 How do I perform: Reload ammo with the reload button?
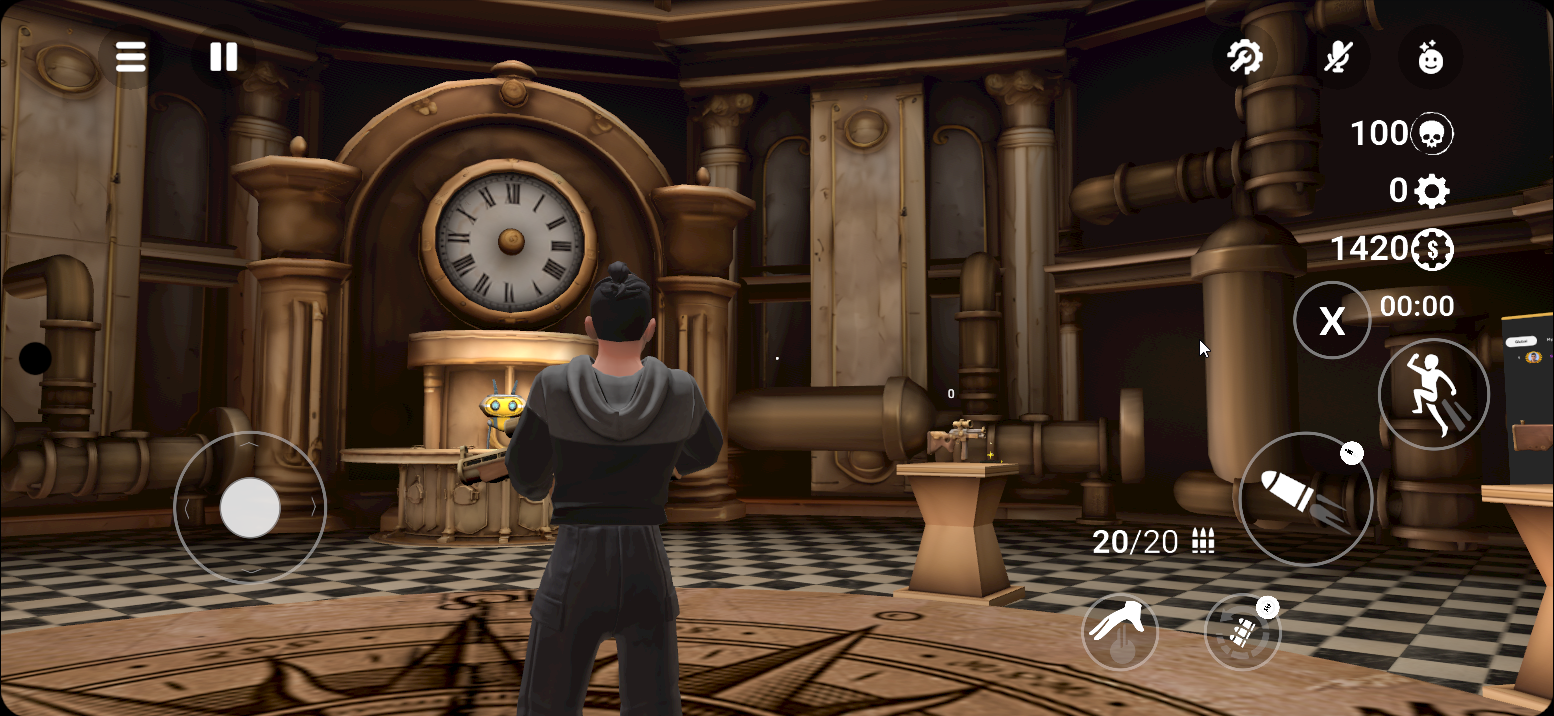click(1242, 632)
